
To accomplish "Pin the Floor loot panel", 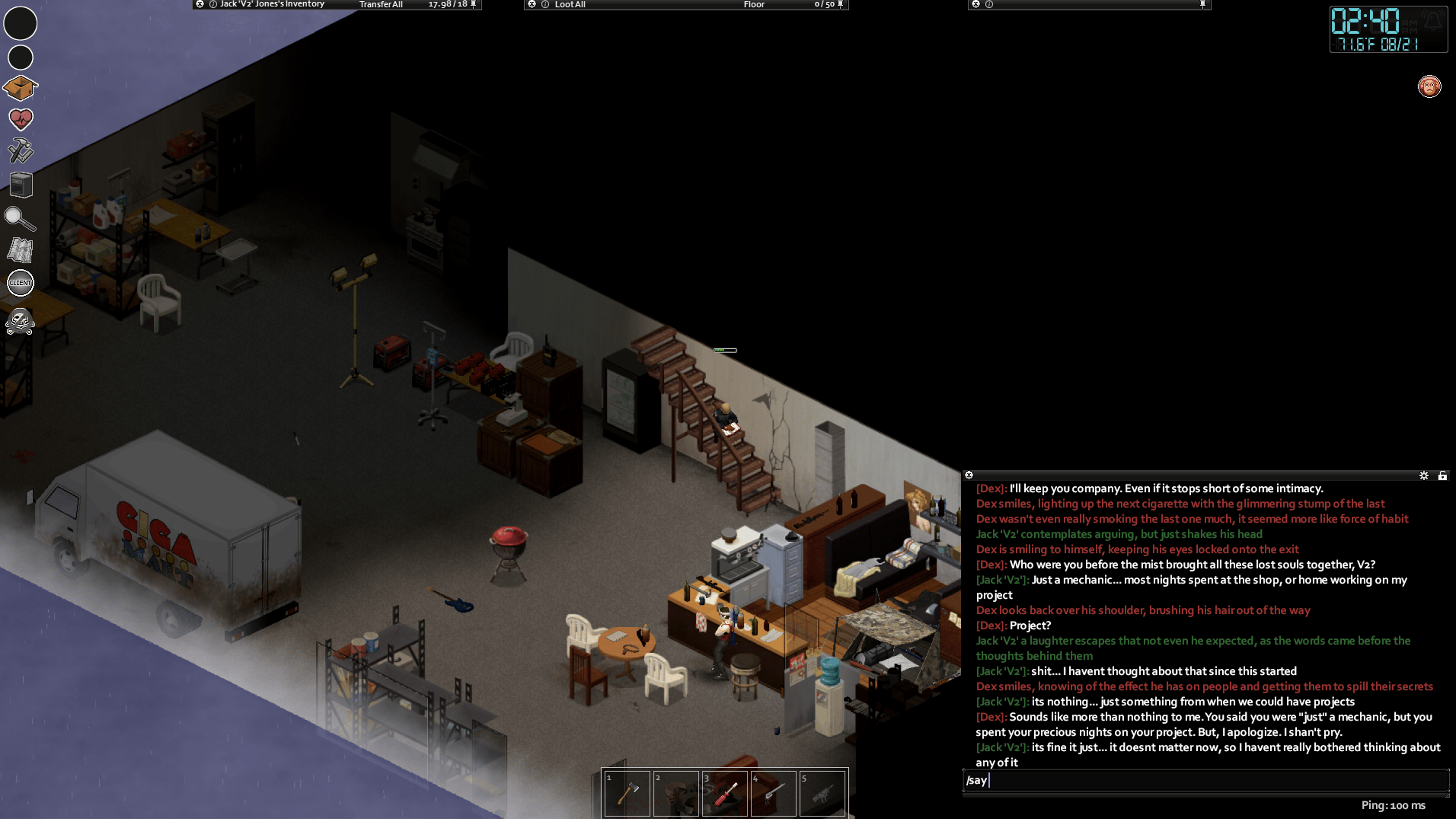I will point(840,5).
